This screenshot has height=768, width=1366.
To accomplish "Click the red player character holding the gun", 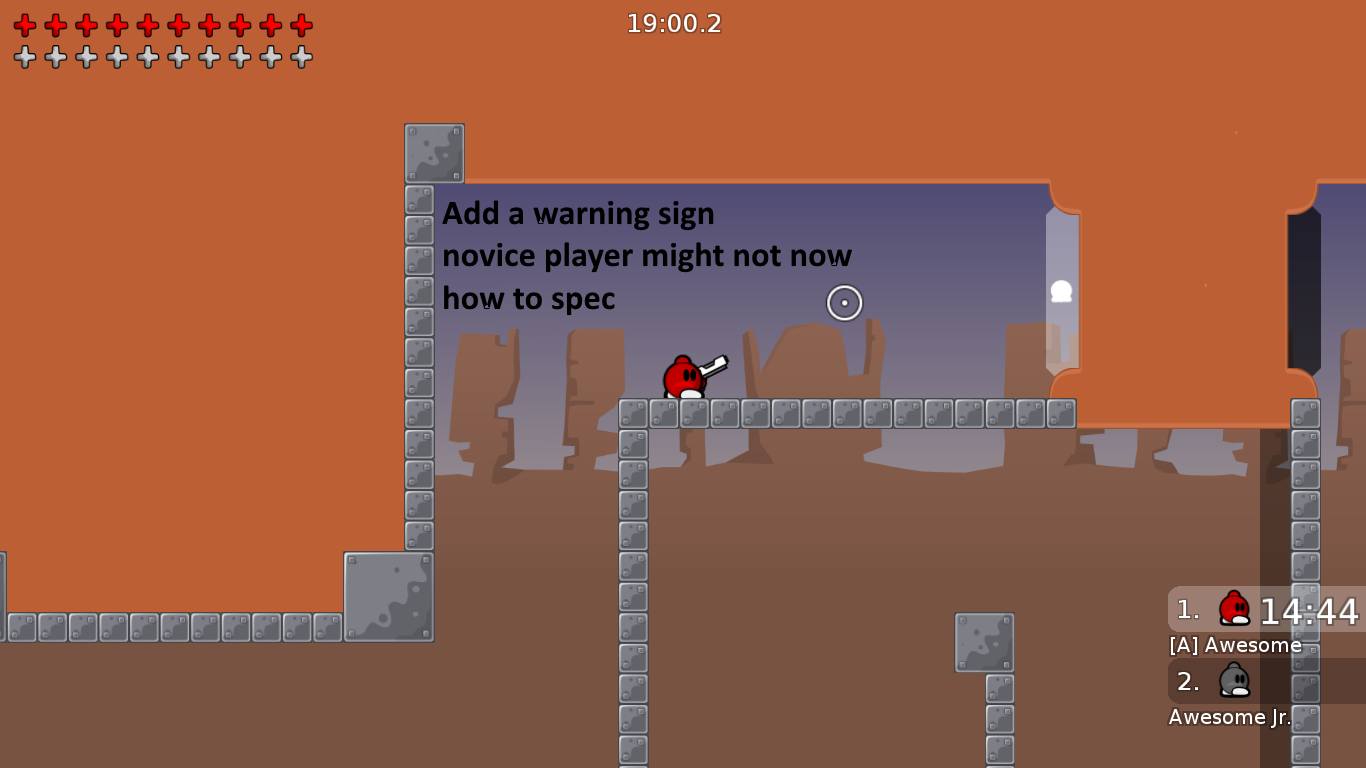I will [683, 378].
